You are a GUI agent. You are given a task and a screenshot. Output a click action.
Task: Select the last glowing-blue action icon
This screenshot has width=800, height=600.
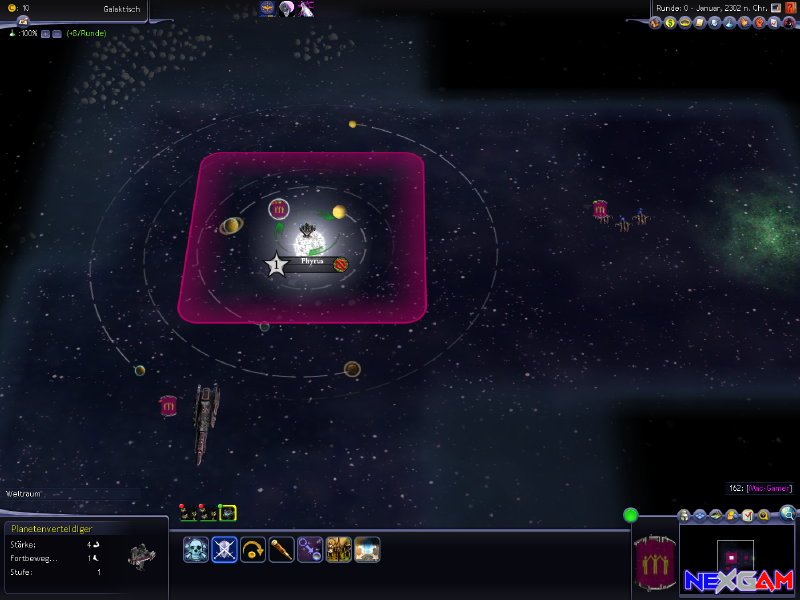367,549
